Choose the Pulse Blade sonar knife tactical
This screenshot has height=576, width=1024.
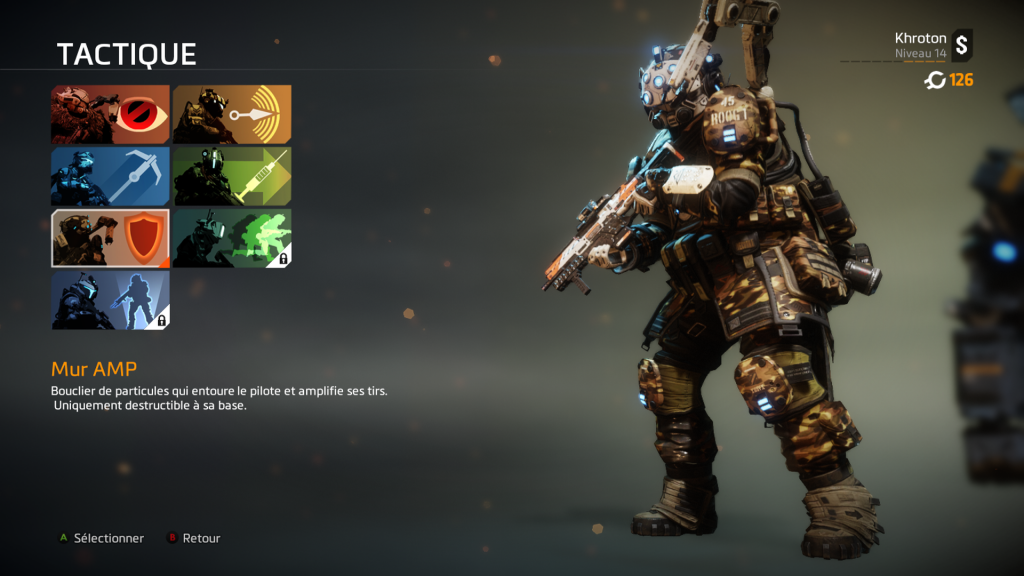[232, 114]
